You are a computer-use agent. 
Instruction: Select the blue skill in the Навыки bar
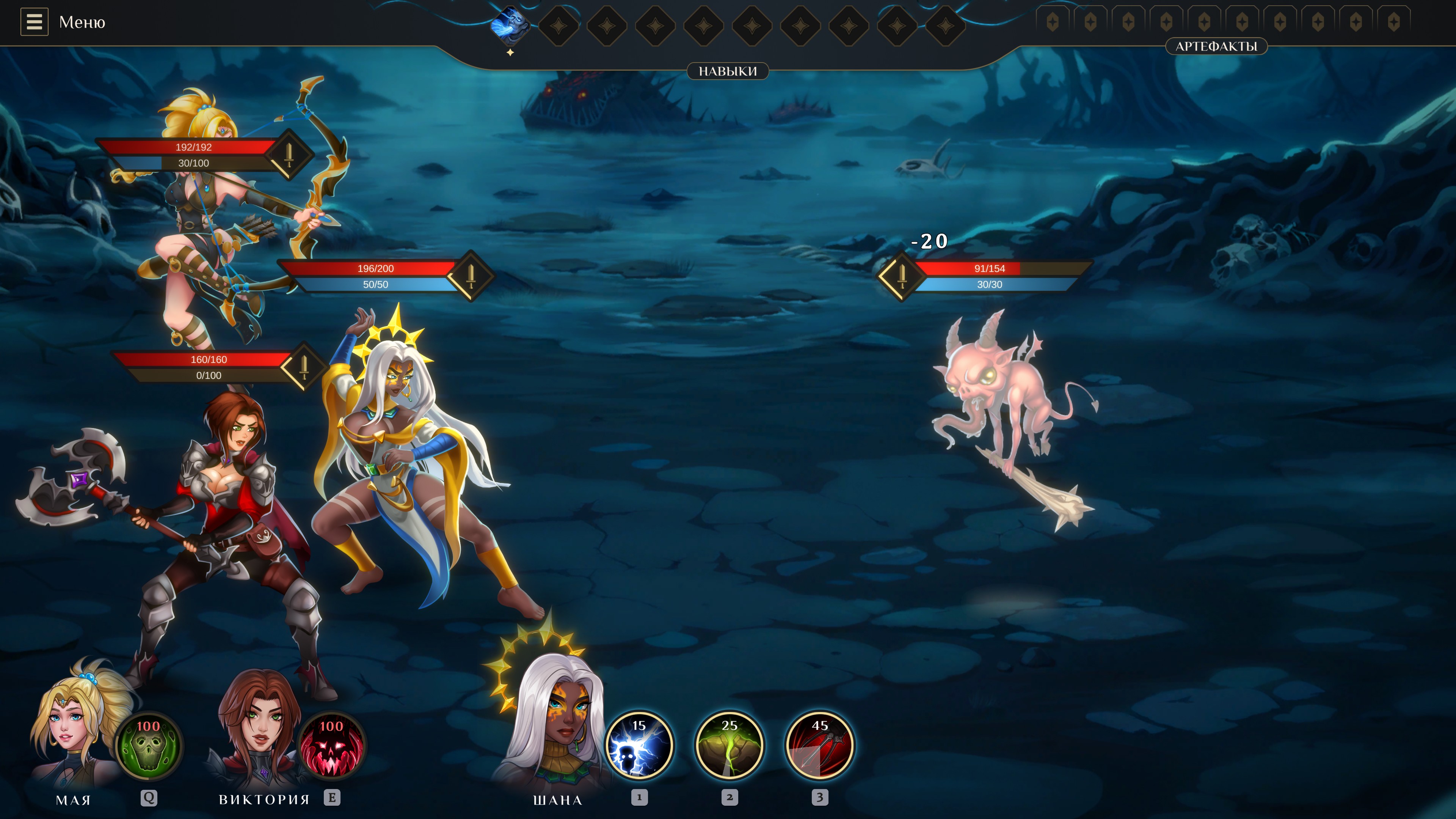point(509,25)
